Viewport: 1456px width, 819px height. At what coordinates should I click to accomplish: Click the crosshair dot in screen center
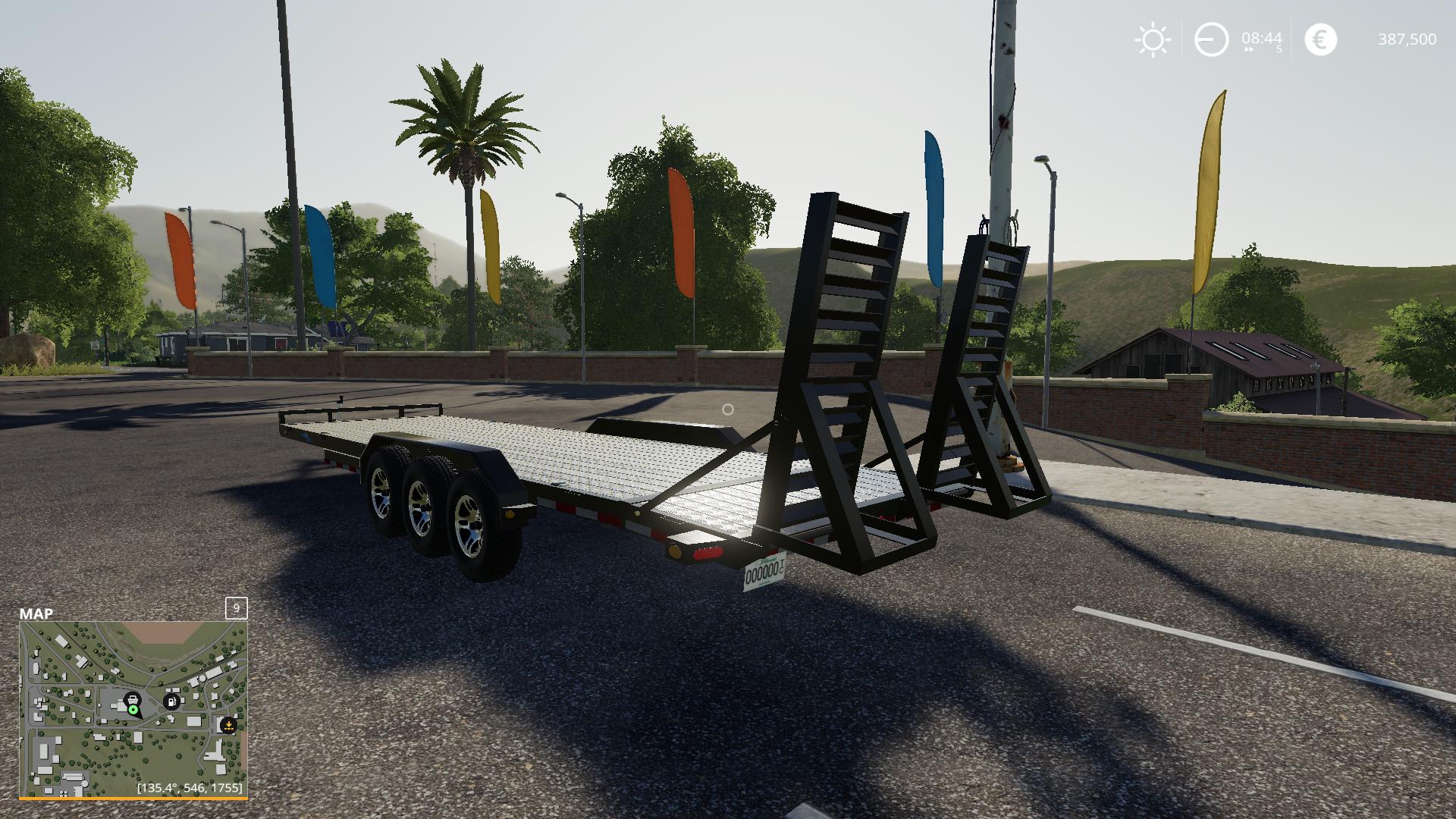[x=728, y=408]
